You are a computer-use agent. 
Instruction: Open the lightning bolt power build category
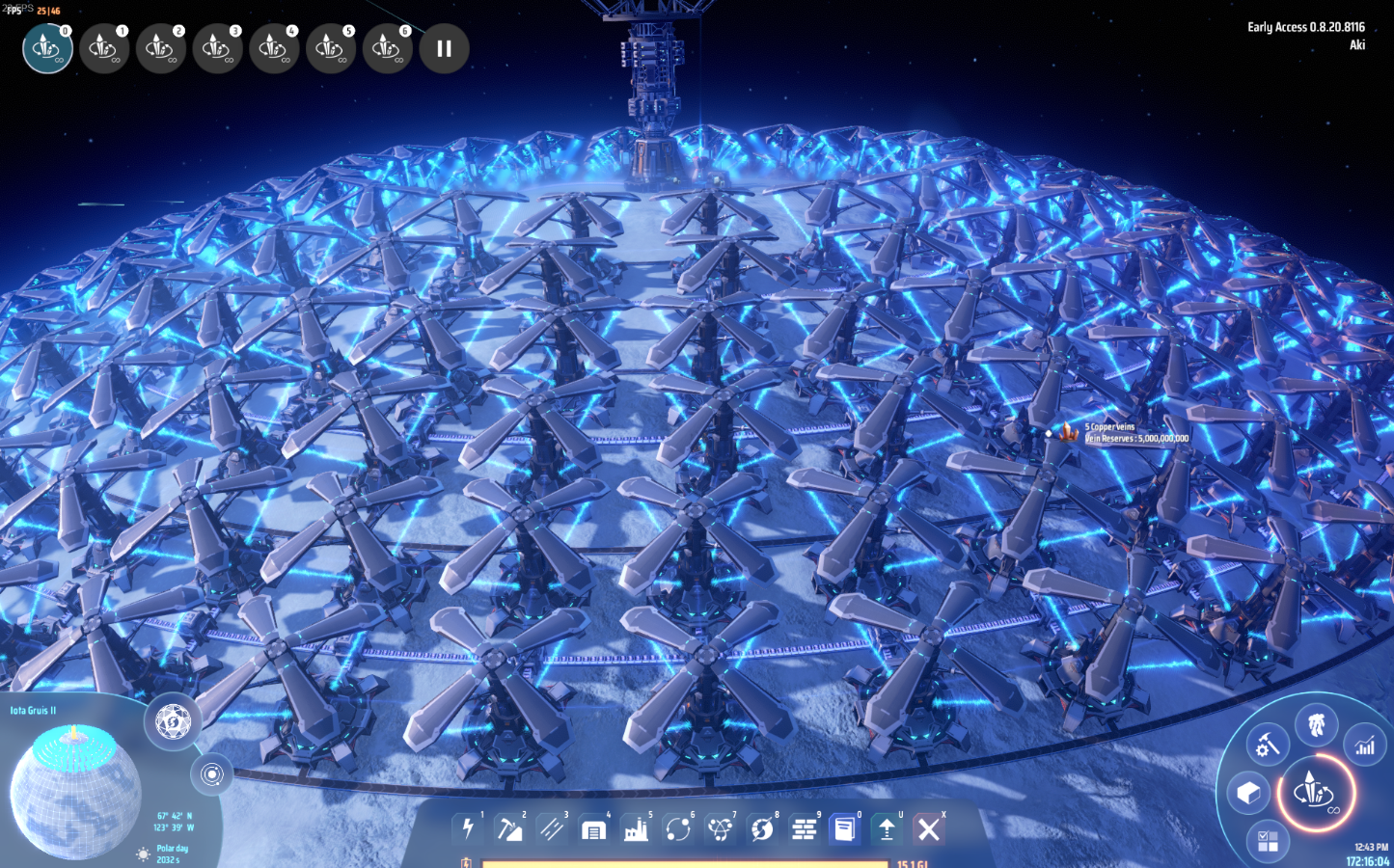click(468, 828)
